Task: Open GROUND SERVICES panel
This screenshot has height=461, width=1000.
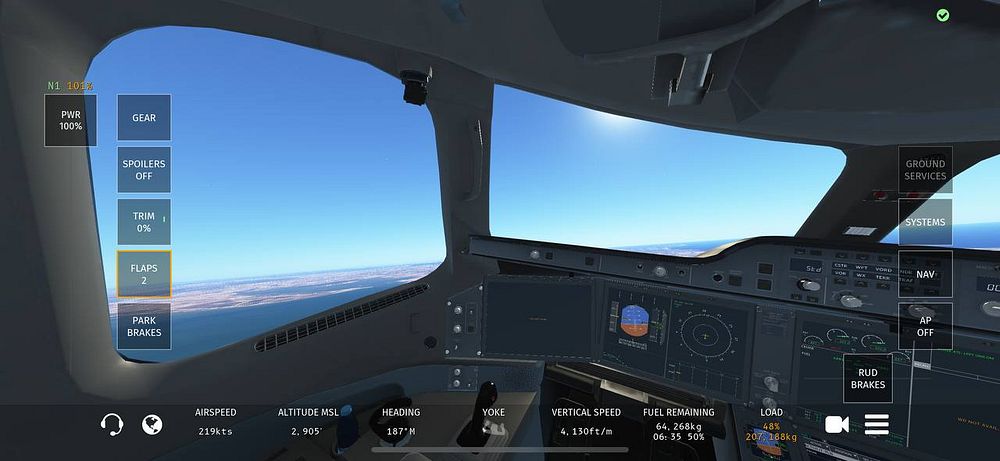Action: click(x=925, y=170)
